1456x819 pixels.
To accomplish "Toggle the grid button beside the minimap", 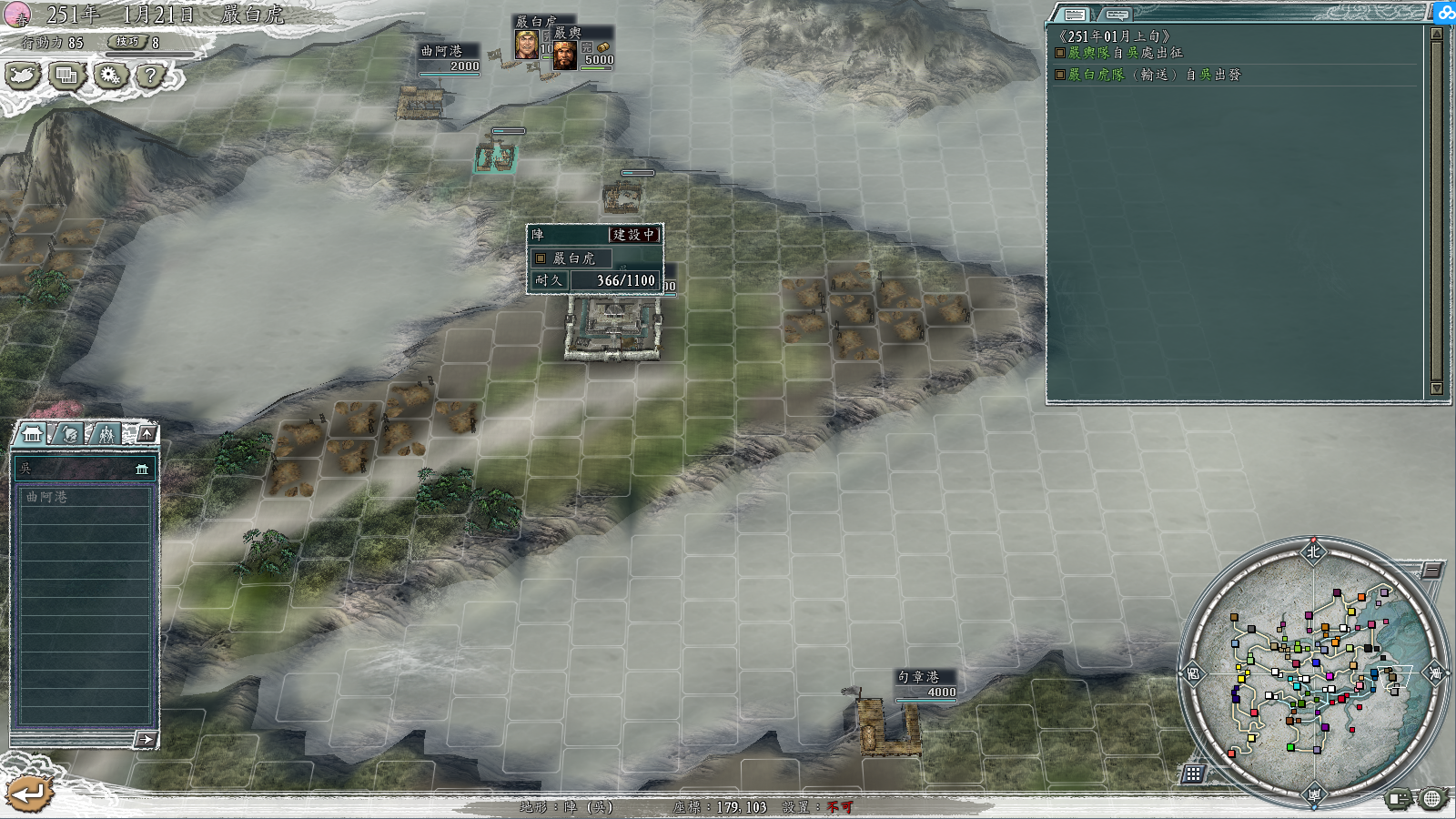I will 1193,773.
